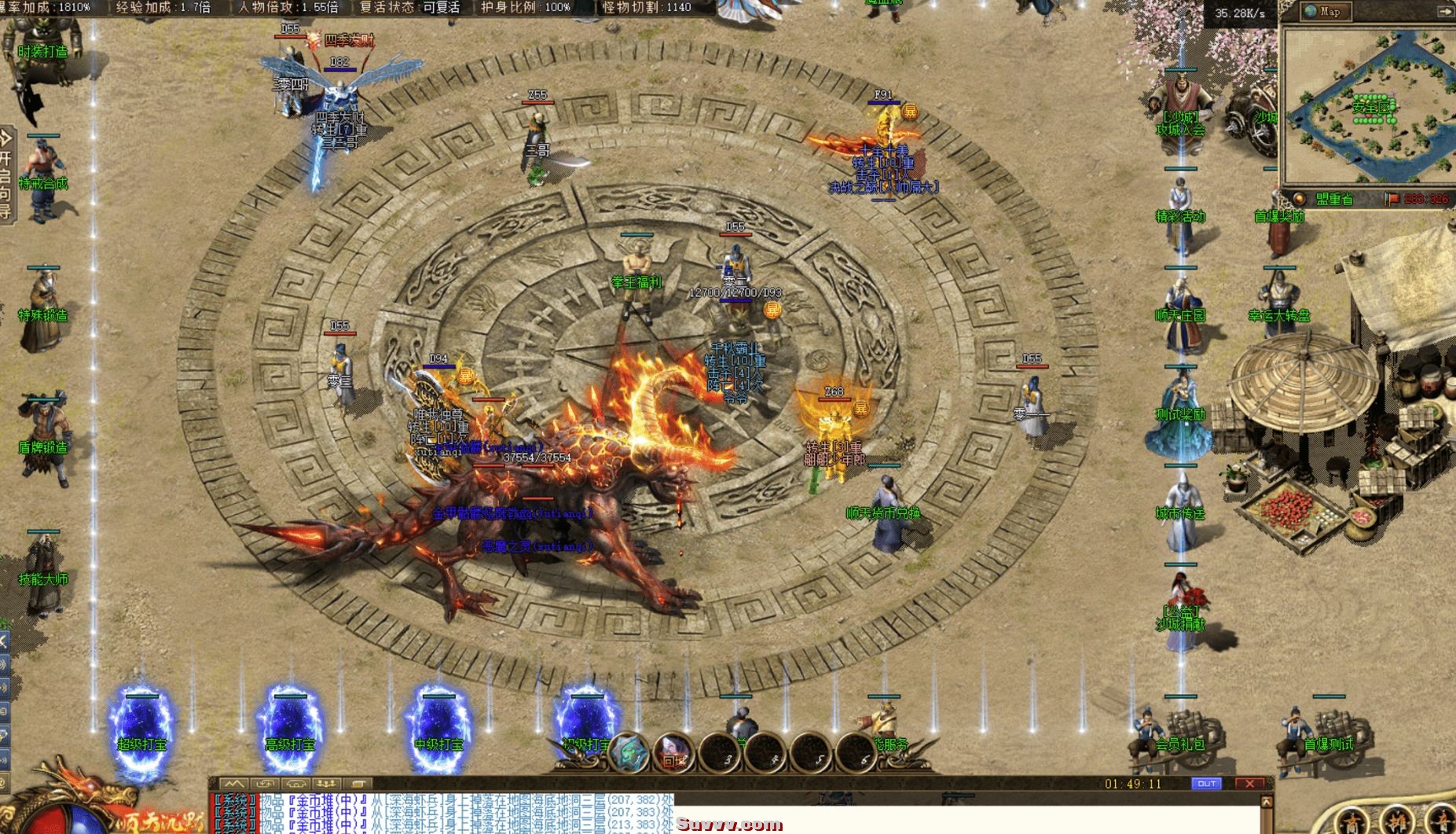The width and height of the screenshot is (1456, 834).
Task: Collapse minimap with the arrow button
Action: pyautogui.click(x=1445, y=11)
